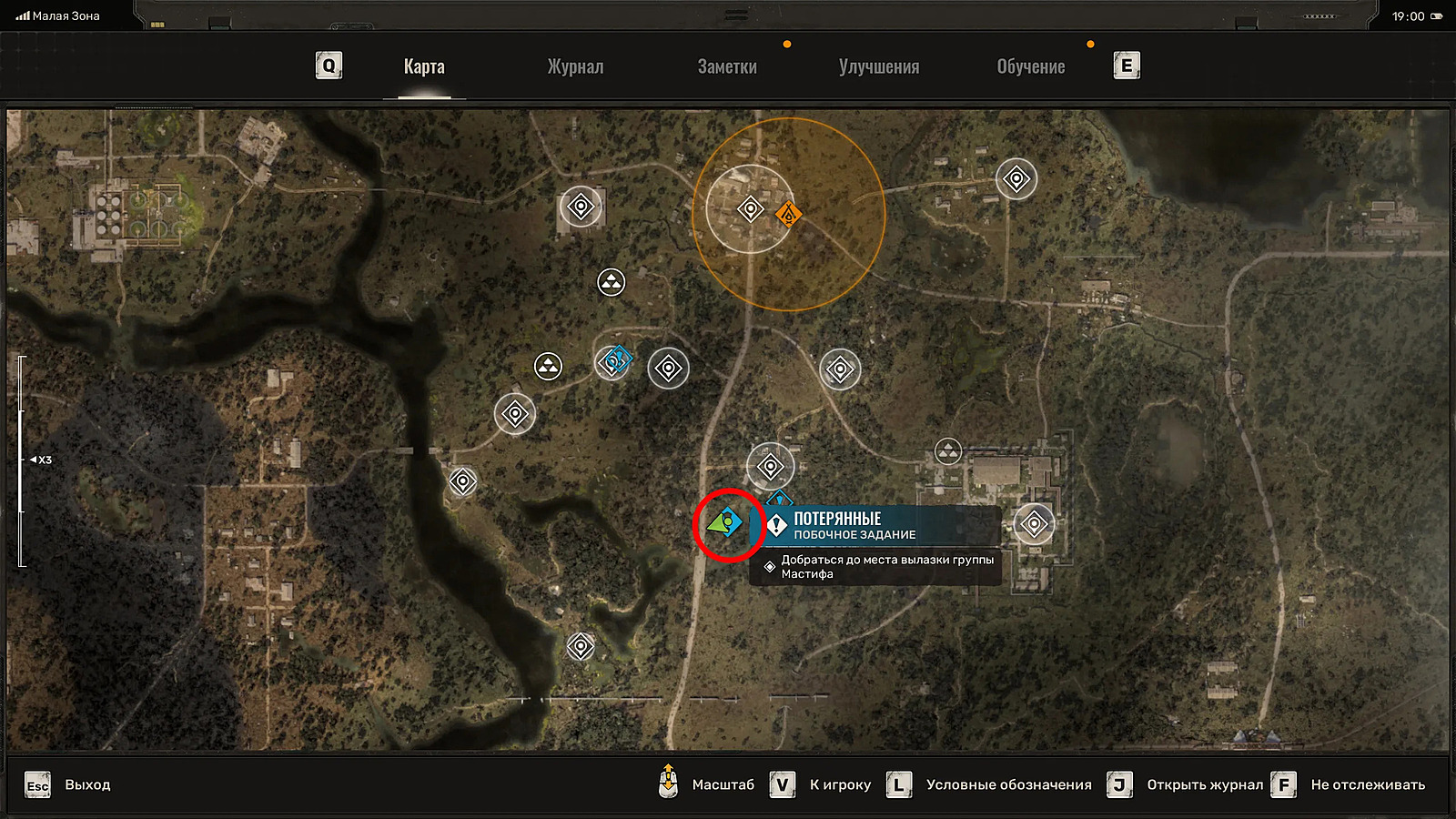Select the Карта tab
Viewport: 1456px width, 819px height.
click(x=424, y=66)
